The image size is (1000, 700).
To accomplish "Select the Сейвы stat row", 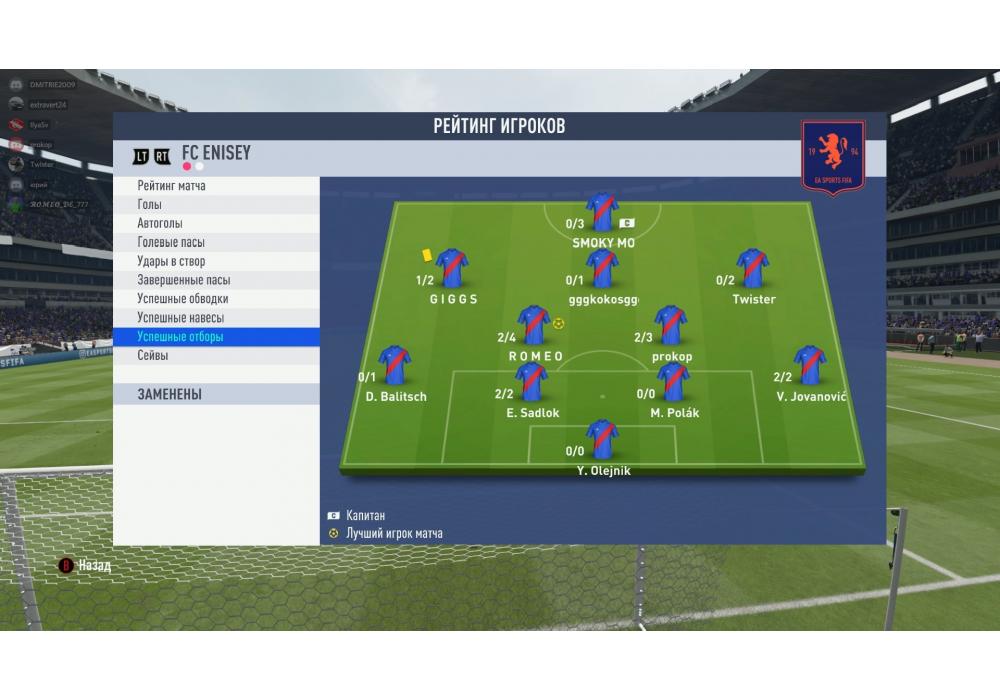I will 216,356.
